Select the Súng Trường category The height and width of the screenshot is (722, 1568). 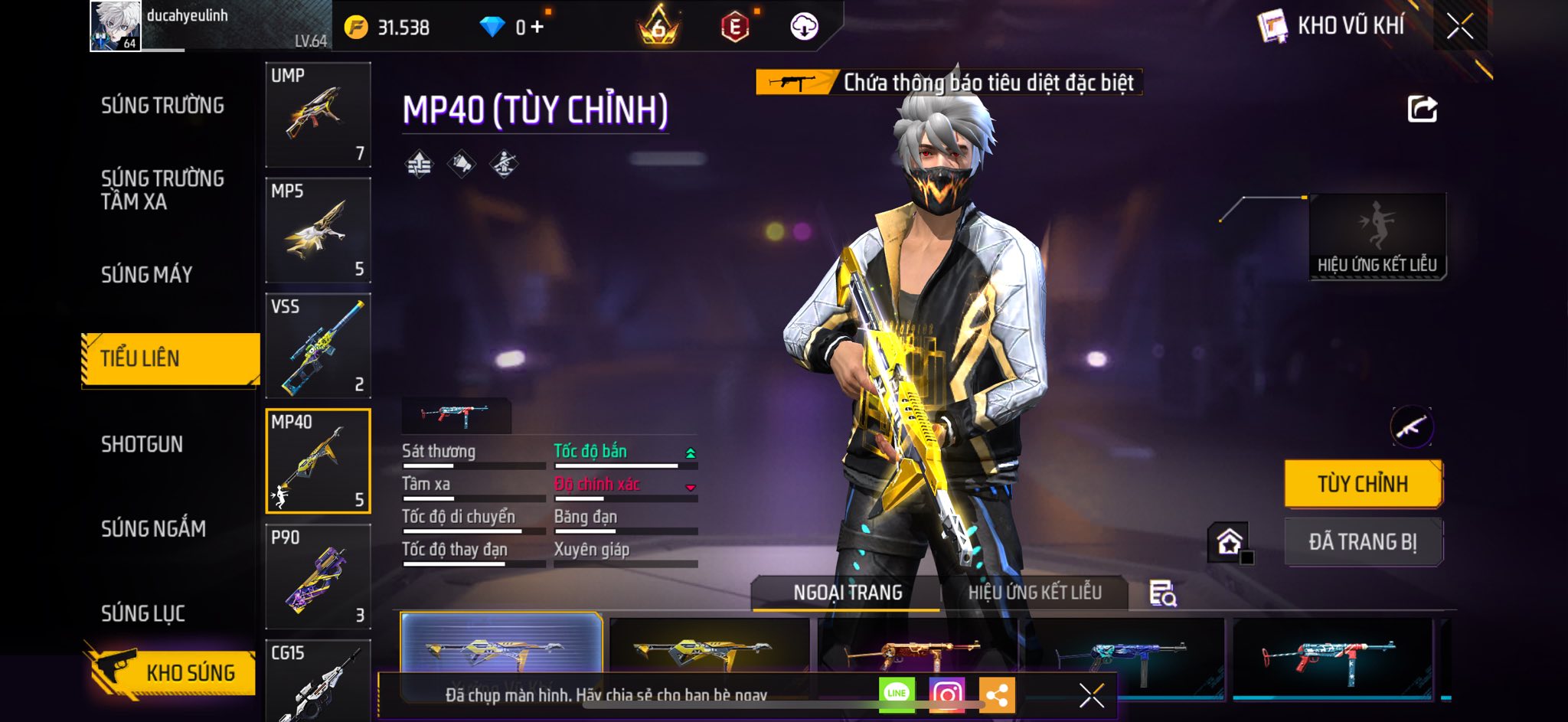[162, 106]
